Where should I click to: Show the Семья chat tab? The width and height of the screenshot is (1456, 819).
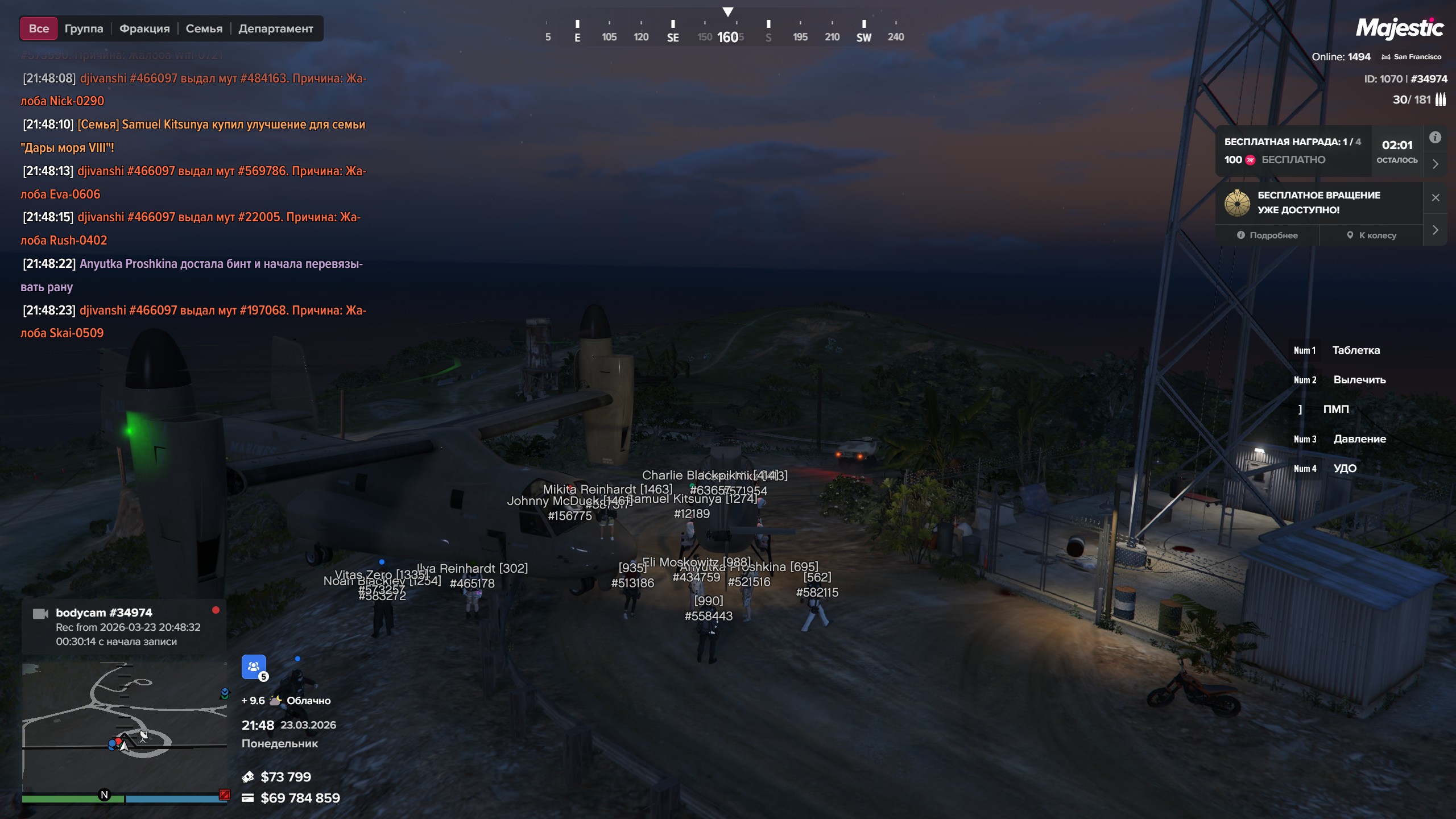point(204,28)
